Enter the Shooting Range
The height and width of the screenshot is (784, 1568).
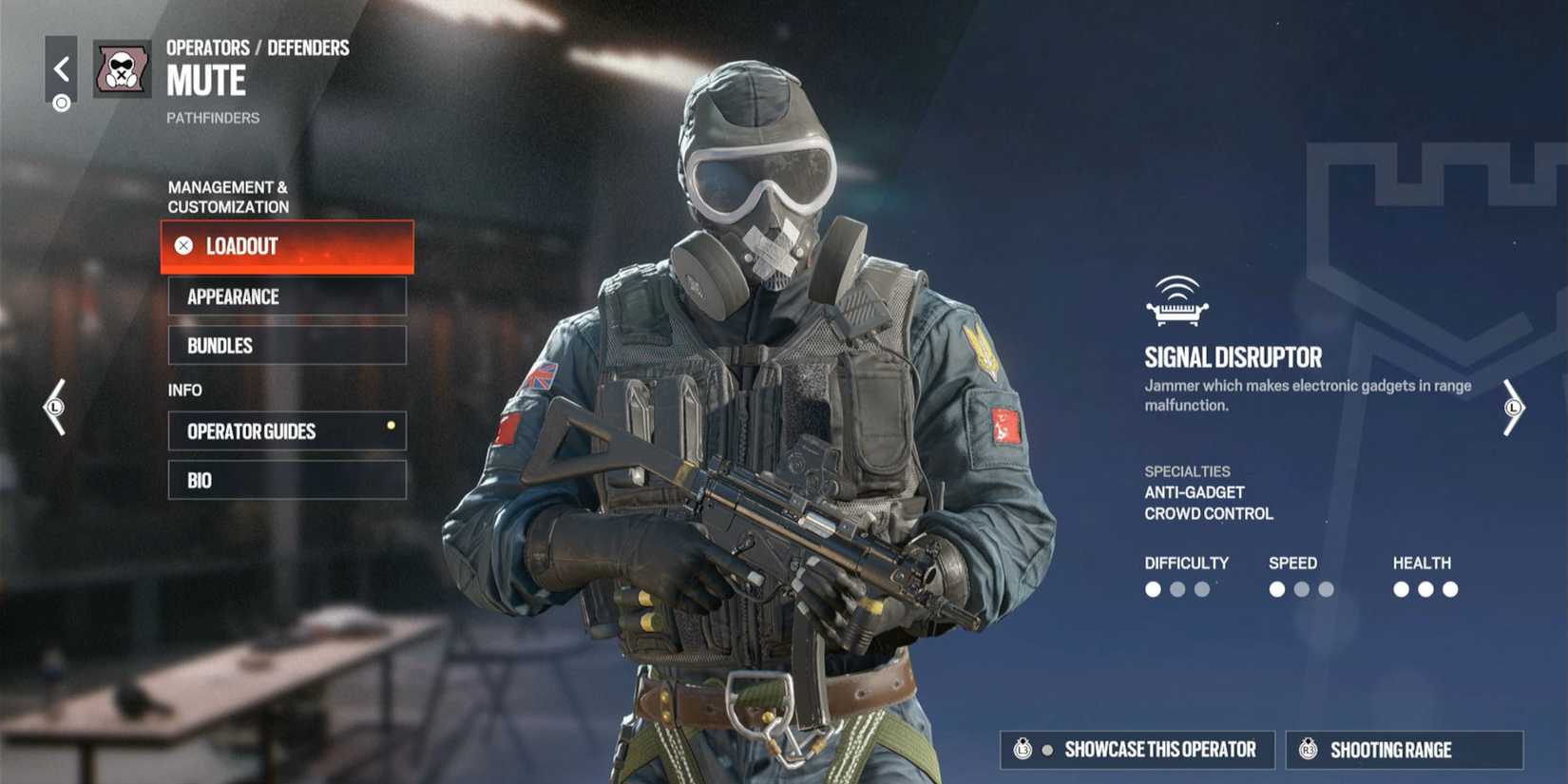point(1403,750)
